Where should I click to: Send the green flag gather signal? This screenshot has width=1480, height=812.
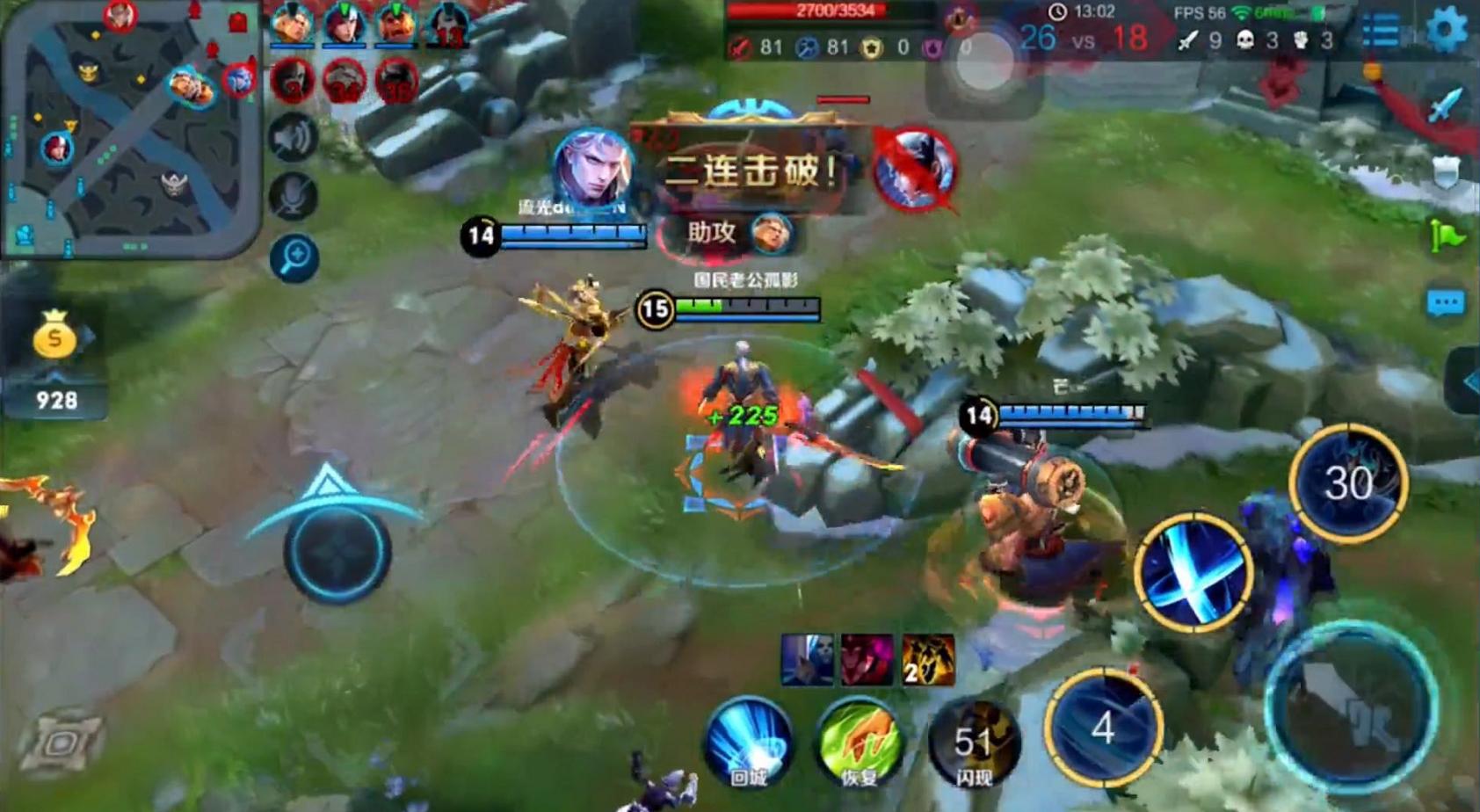[1447, 236]
